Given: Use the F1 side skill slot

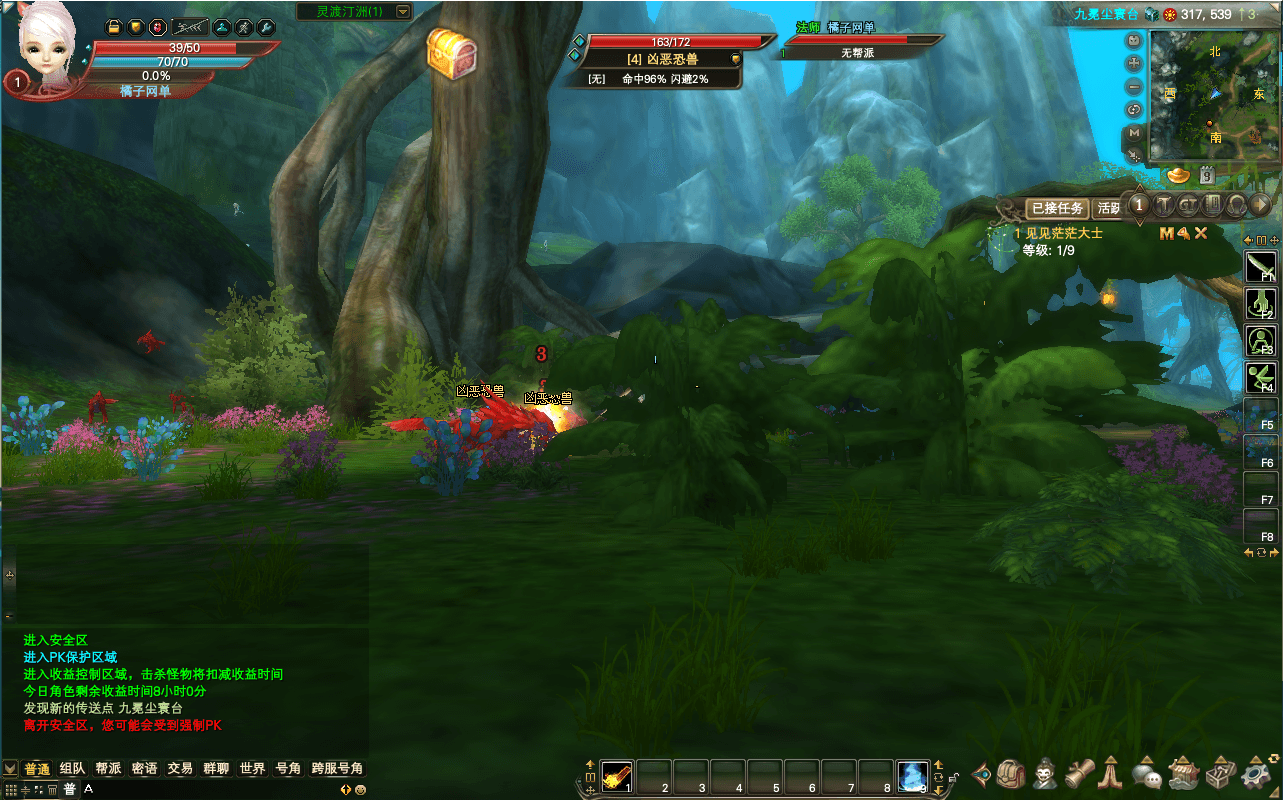Looking at the screenshot, I should pyautogui.click(x=1260, y=266).
